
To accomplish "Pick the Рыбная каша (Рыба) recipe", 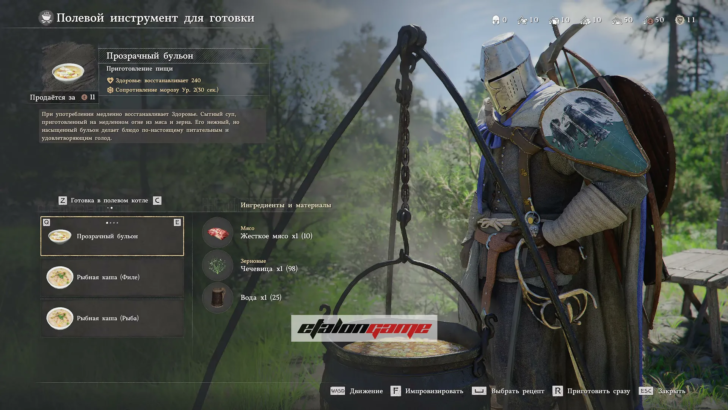I will pos(112,318).
